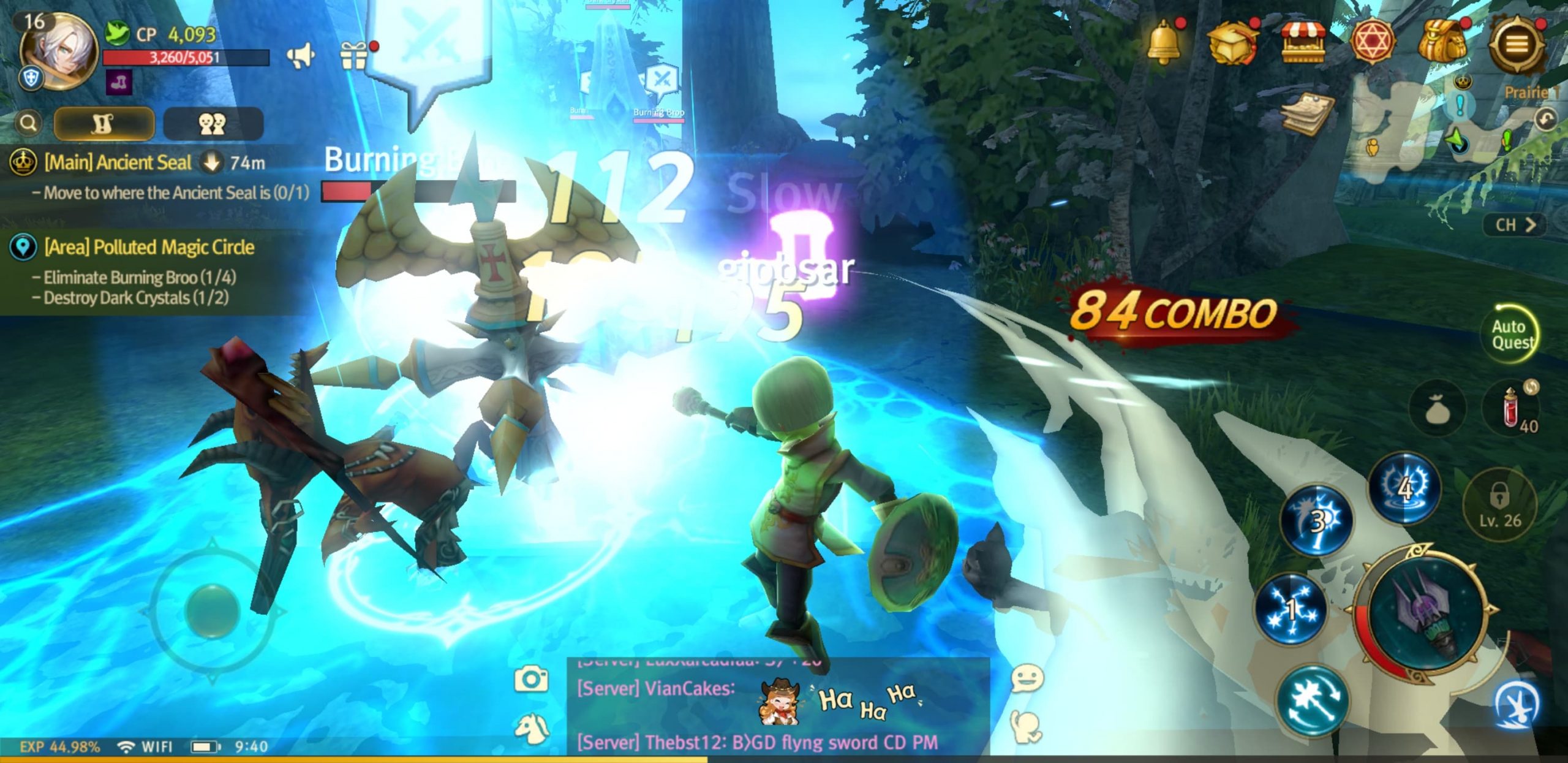Viewport: 1568px width, 763px height.
Task: Open the bell notifications
Action: click(x=1163, y=42)
